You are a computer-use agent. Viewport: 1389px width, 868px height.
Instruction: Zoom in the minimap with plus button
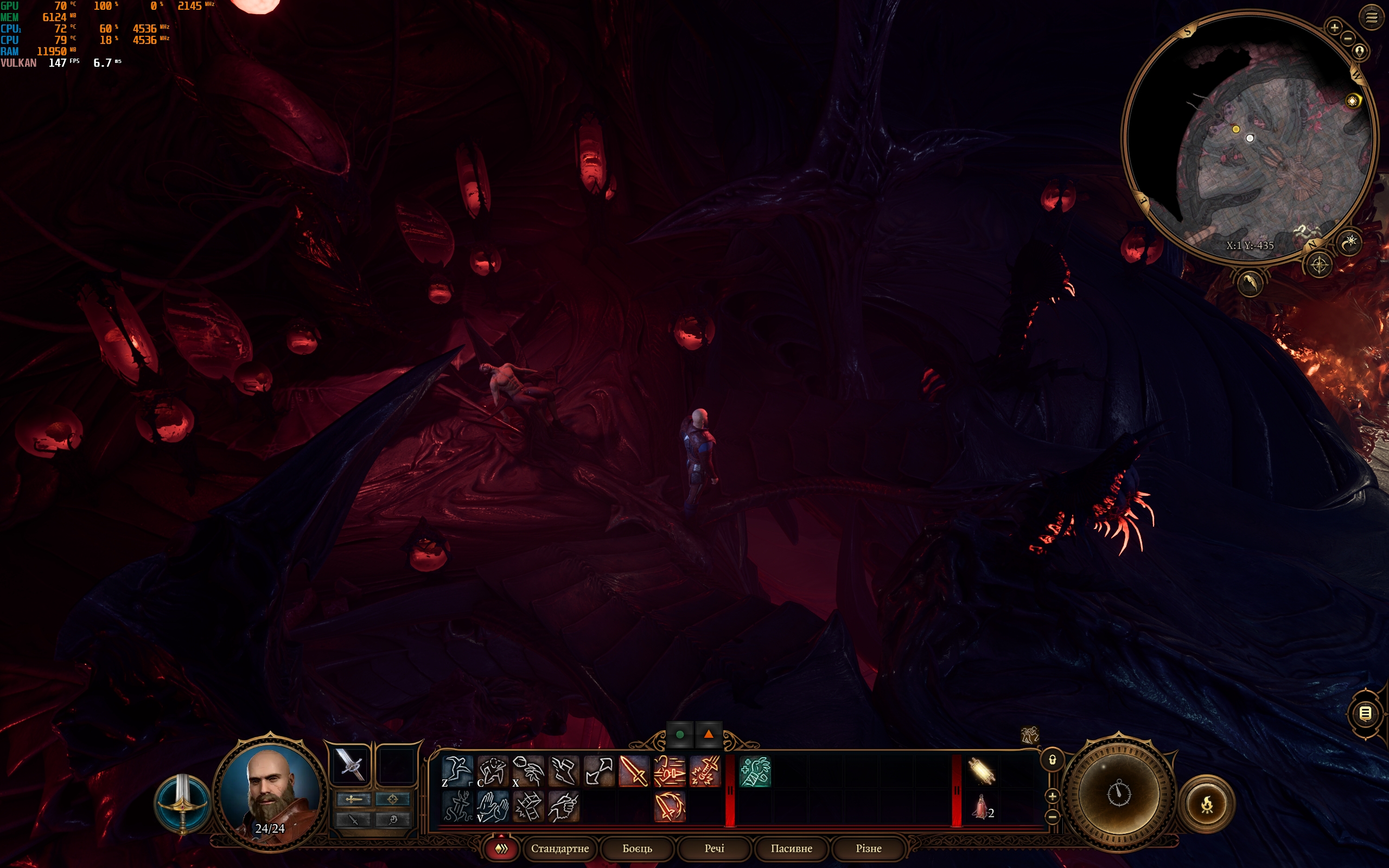click(1335, 27)
